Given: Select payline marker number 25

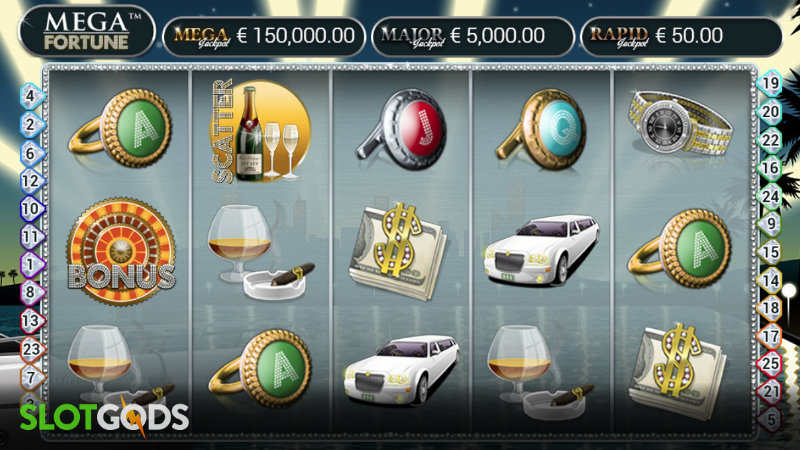Looking at the screenshot, I should click(771, 363).
